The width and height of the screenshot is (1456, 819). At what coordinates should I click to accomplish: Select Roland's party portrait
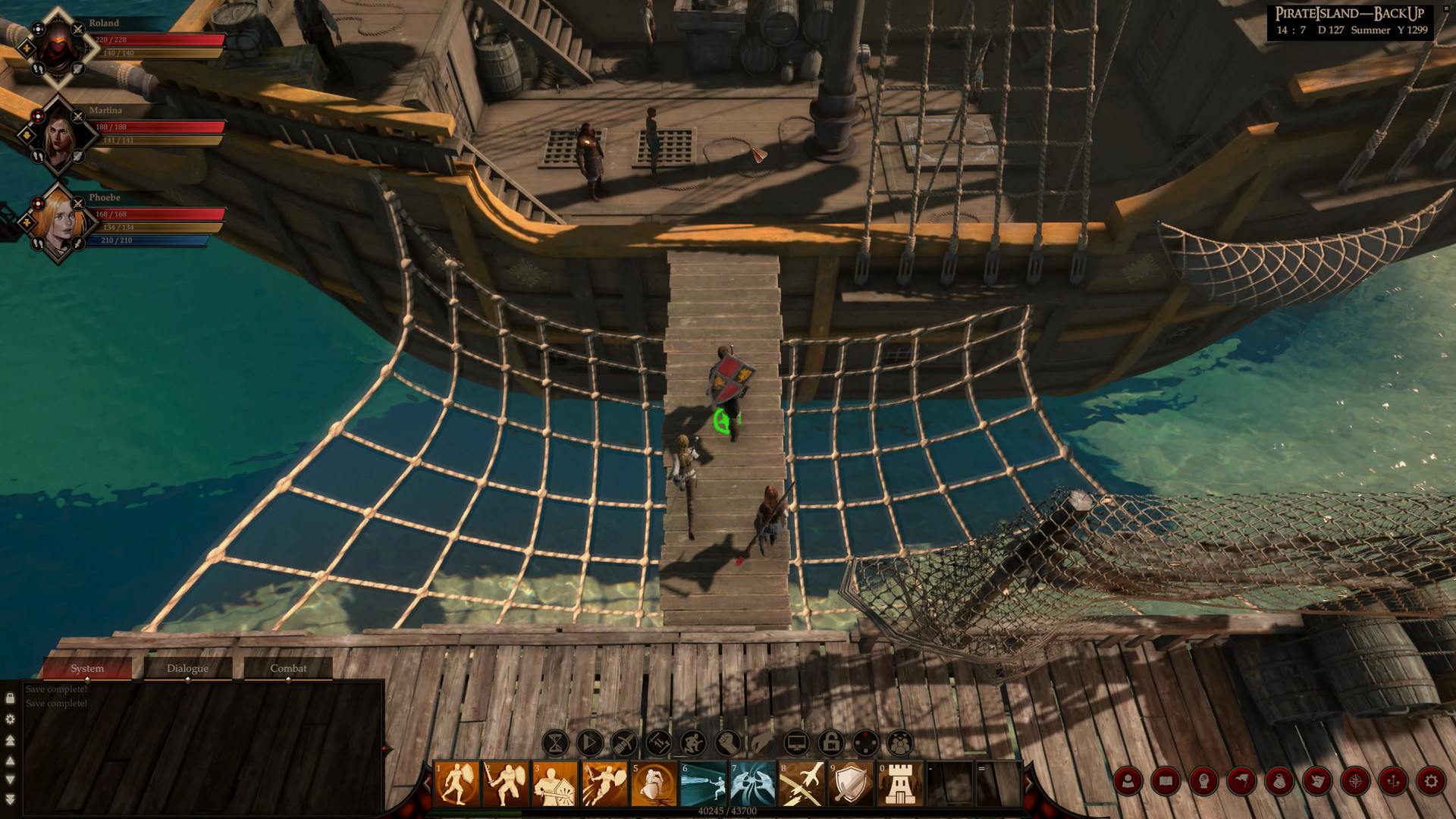[57, 44]
